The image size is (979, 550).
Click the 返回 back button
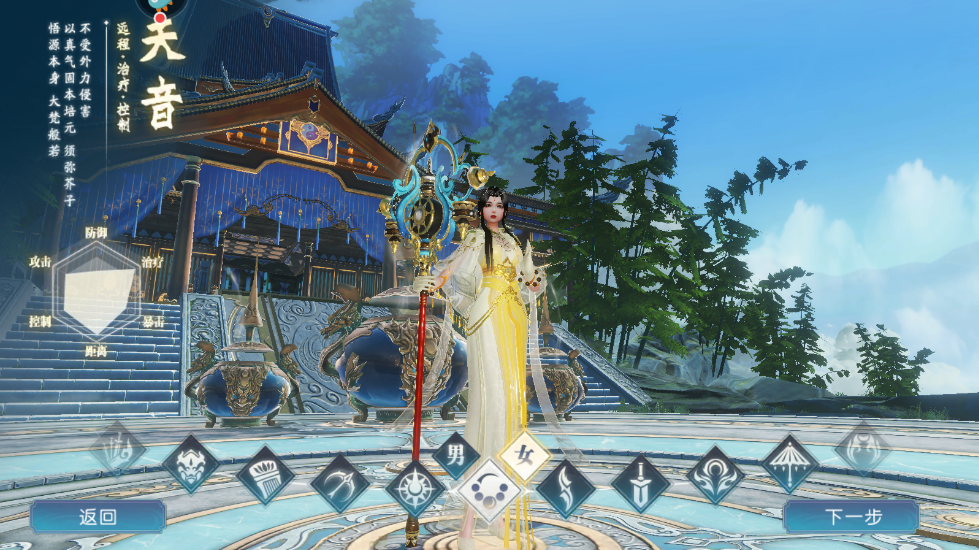97,517
